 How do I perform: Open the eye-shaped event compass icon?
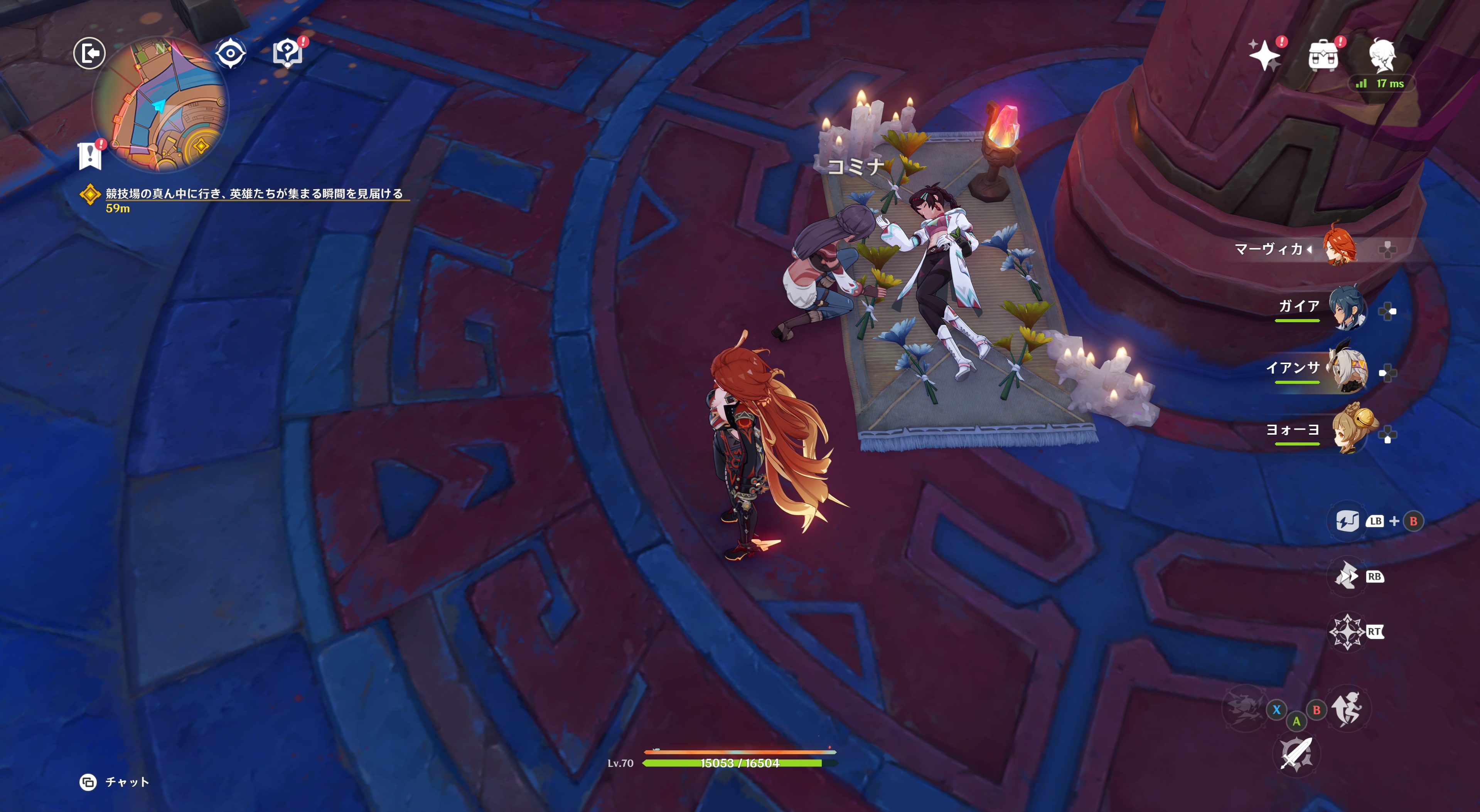click(230, 54)
